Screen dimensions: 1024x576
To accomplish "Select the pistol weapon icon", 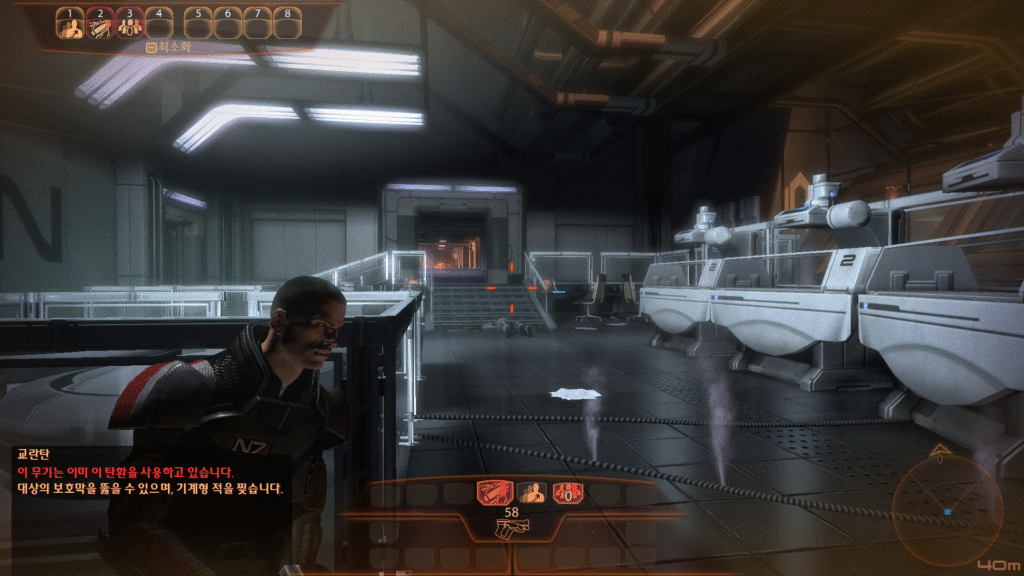I will point(512,529).
